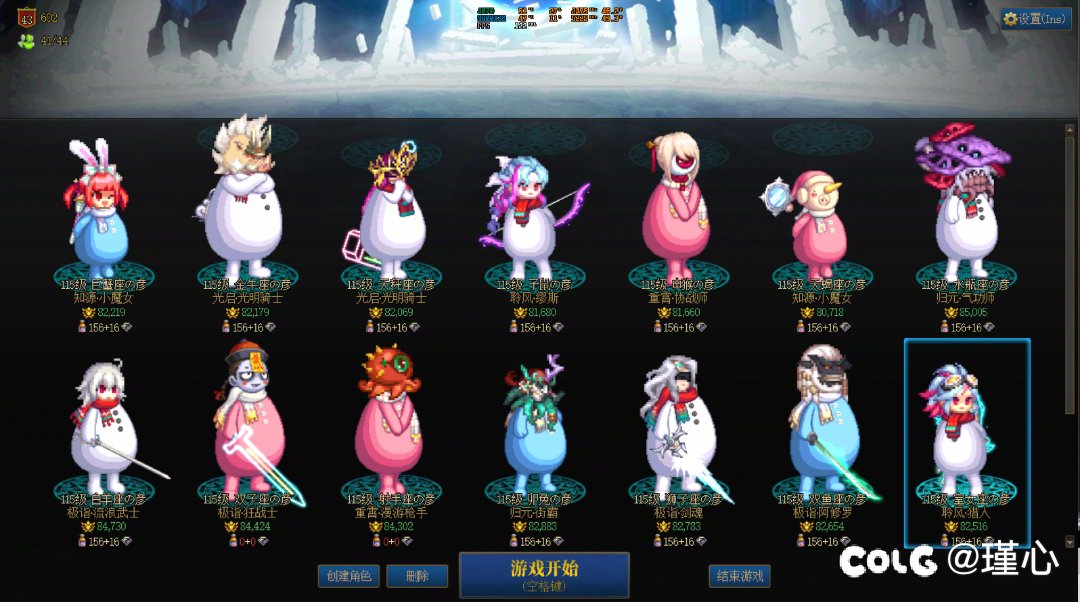The width and height of the screenshot is (1080, 602).
Task: Delete character using 删除 button
Action: [x=418, y=576]
